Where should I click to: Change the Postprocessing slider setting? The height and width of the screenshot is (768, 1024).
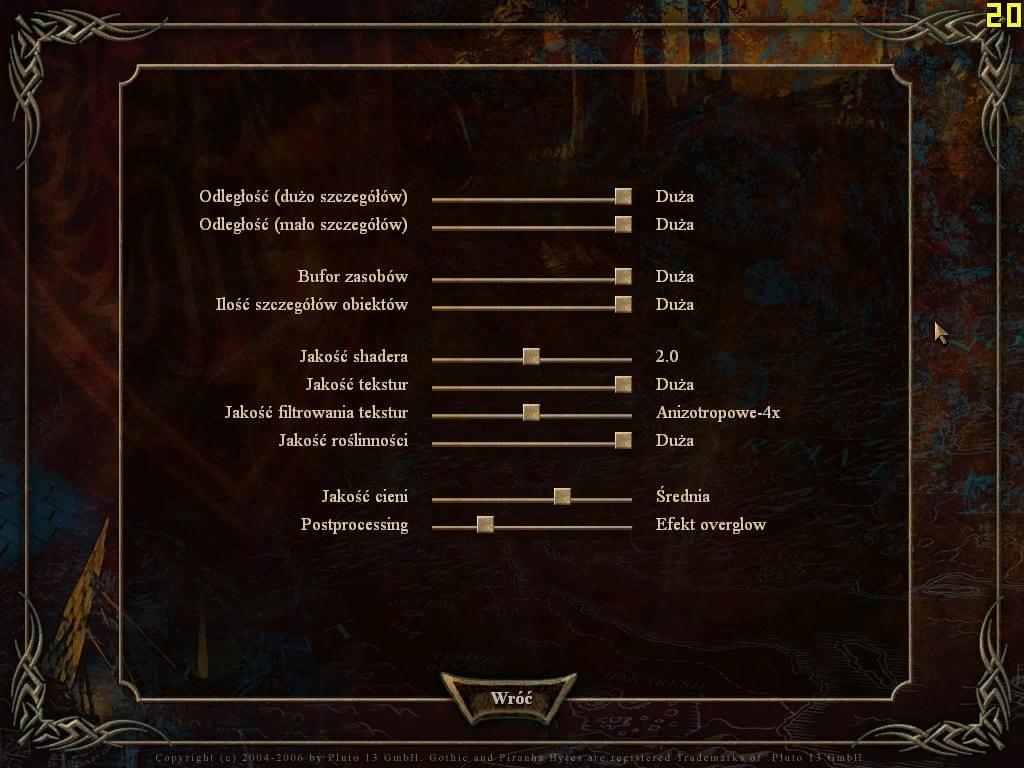coord(485,525)
